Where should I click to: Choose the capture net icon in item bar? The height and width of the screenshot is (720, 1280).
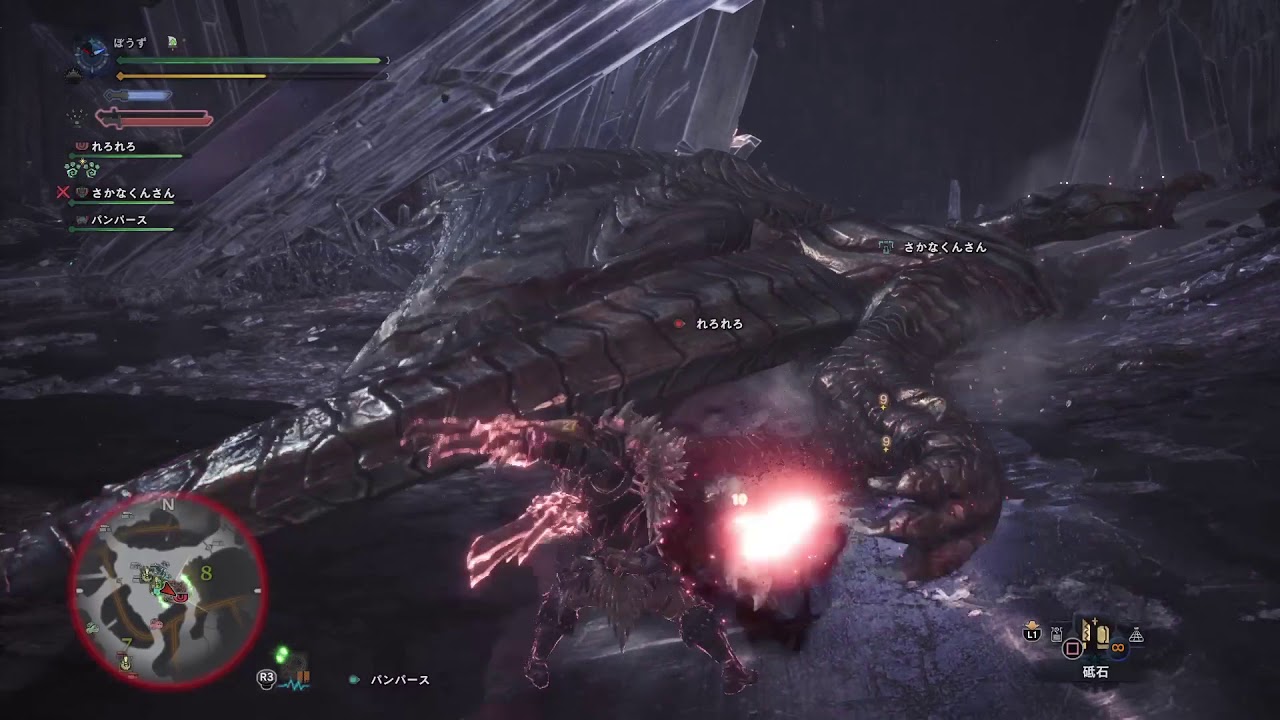coord(1136,636)
